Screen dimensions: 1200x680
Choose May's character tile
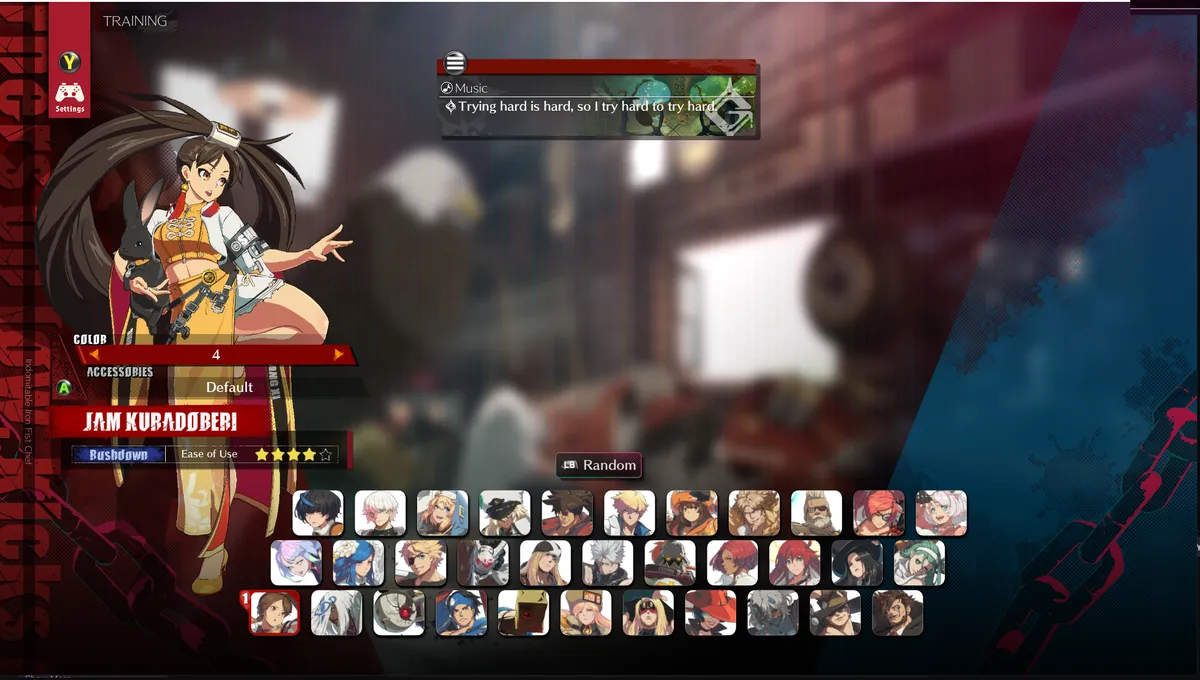coord(691,513)
